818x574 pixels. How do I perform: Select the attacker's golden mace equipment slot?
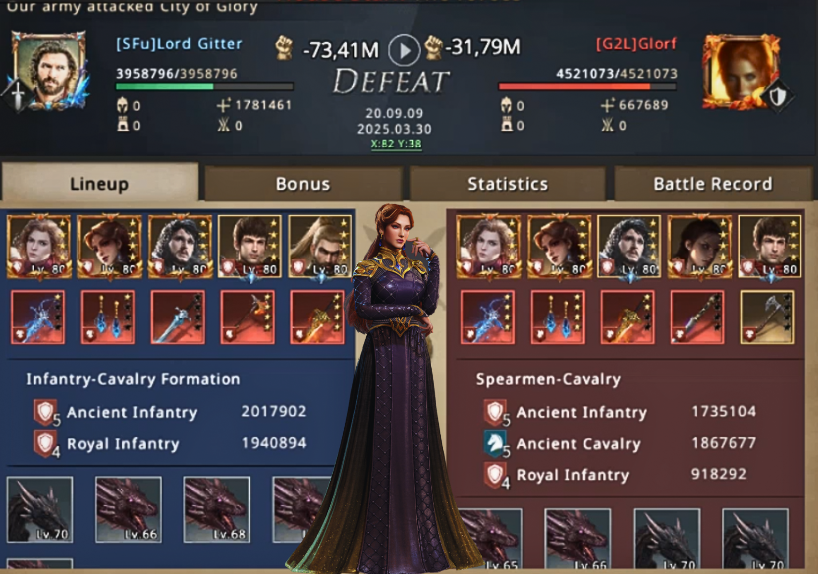317,317
